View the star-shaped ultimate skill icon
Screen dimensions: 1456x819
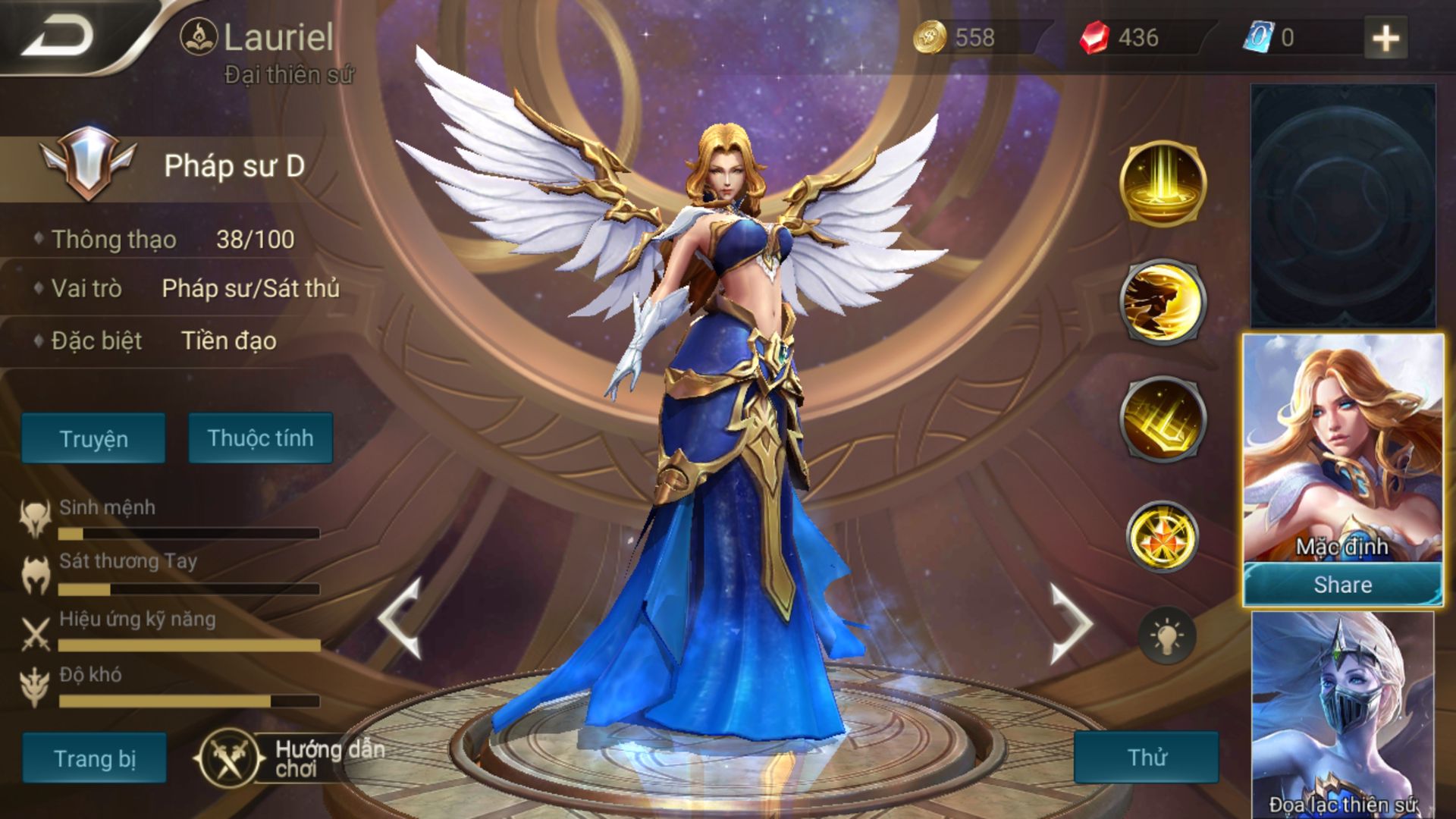click(1163, 536)
